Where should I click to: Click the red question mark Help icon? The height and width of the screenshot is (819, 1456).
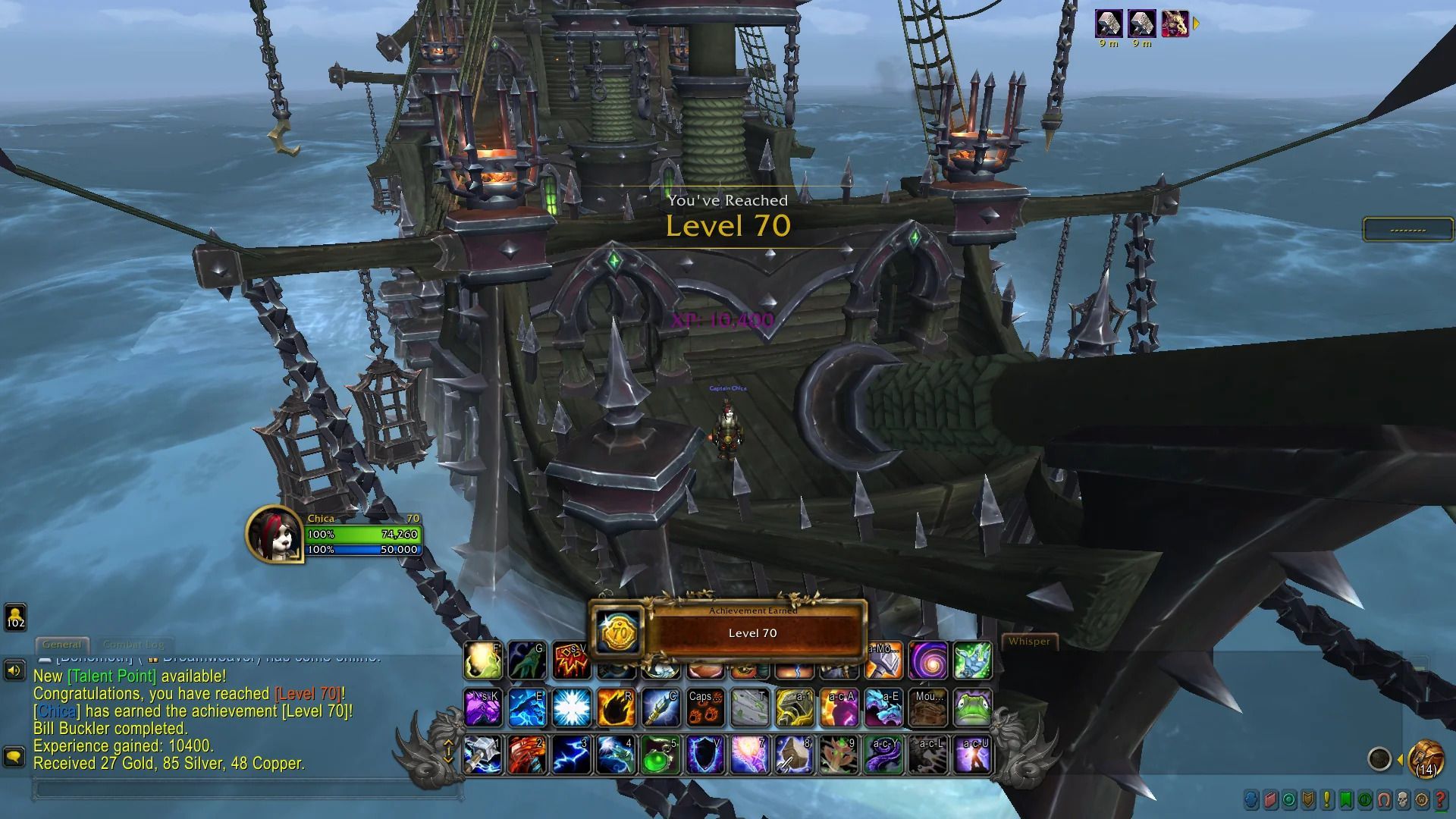pos(1440,801)
